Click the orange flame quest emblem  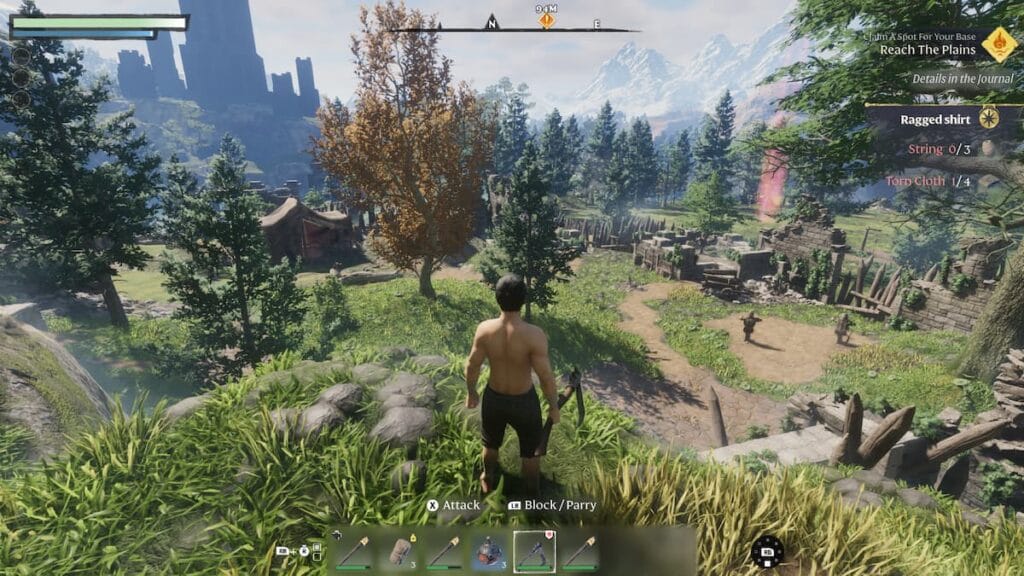tap(998, 44)
